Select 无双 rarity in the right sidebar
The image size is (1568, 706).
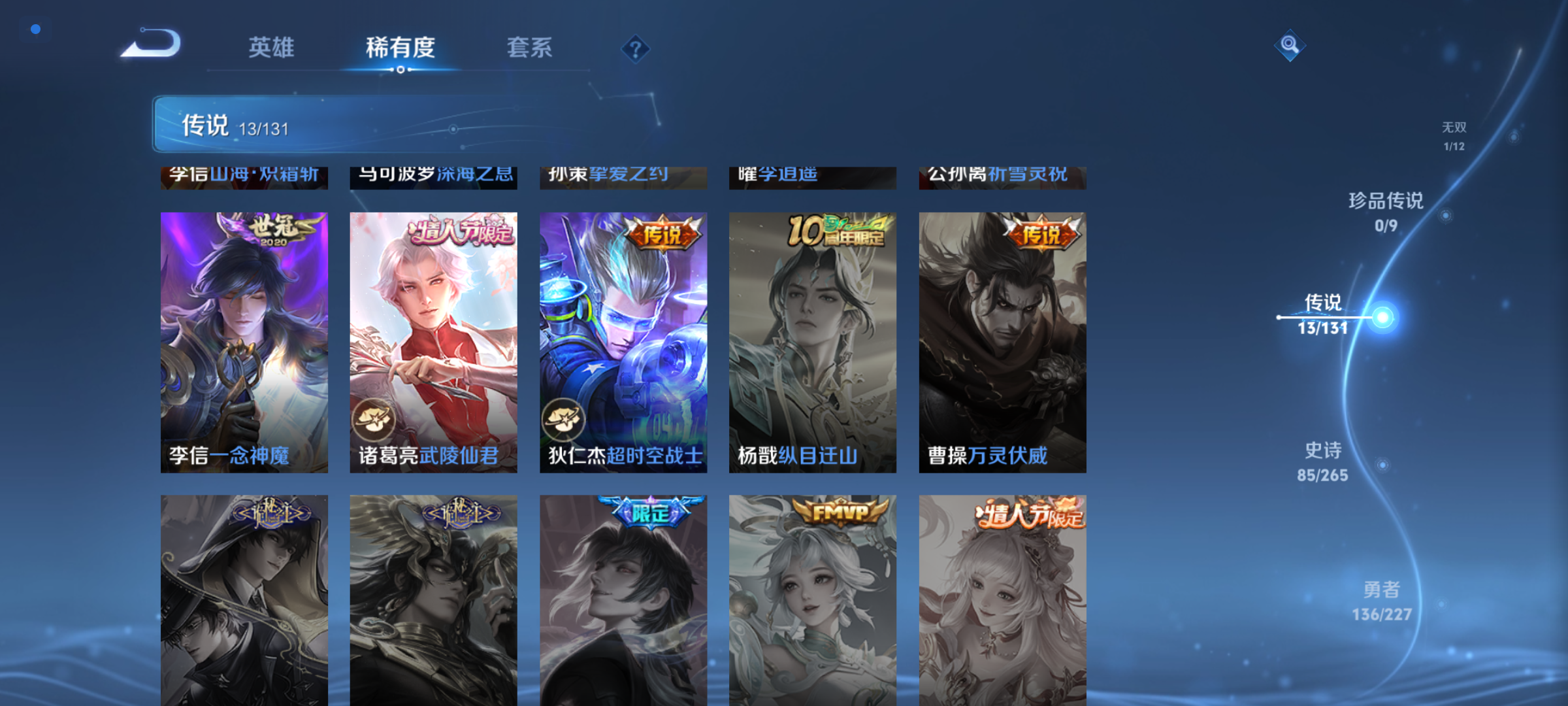pyautogui.click(x=1455, y=134)
